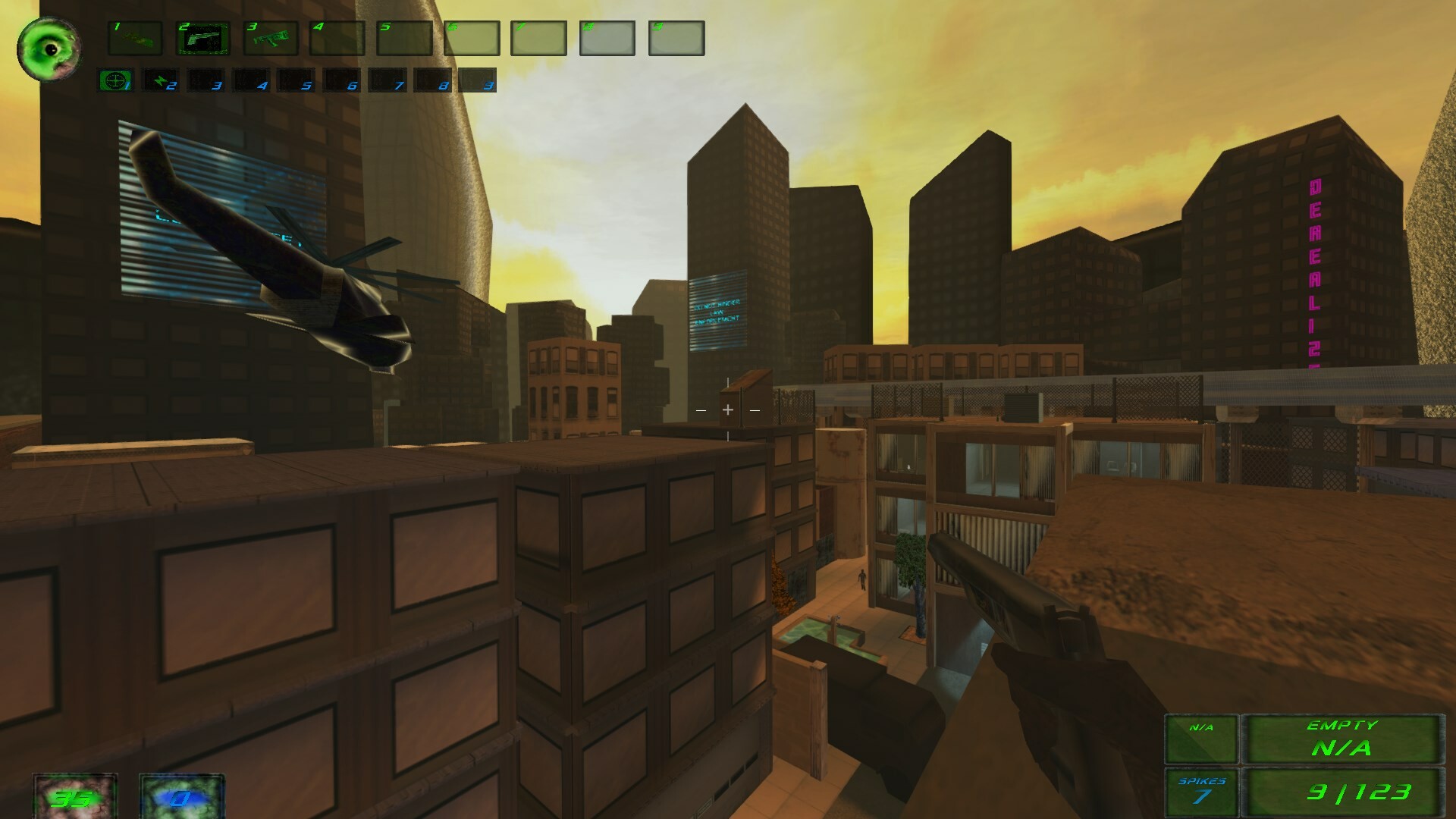Viewport: 1456px width, 819px height.
Task: Toggle empty weapon slot 4
Action: coord(337,39)
